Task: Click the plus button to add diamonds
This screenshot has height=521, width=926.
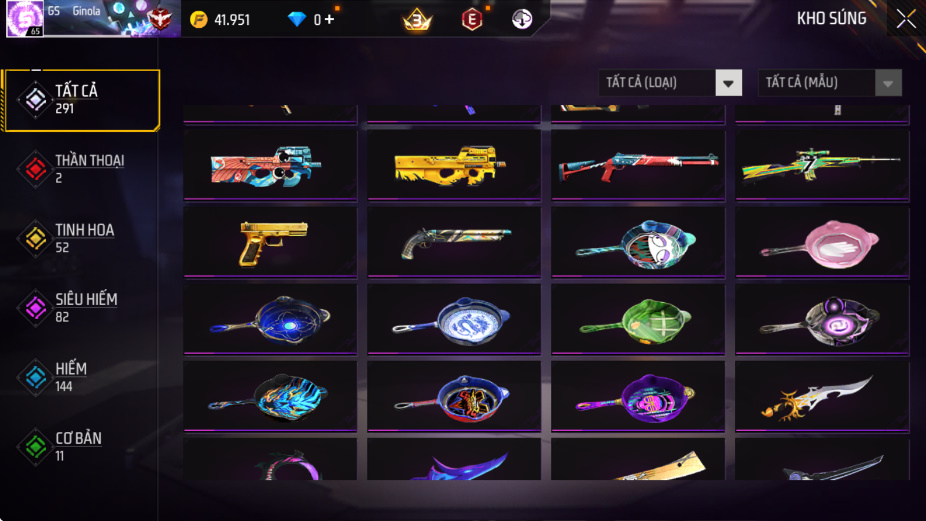Action: click(x=329, y=20)
